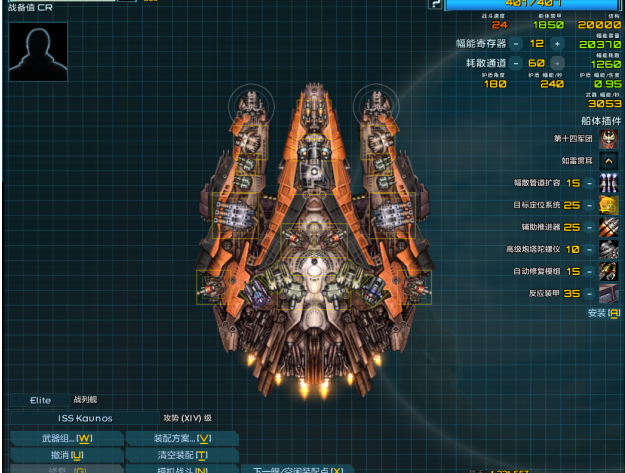The height and width of the screenshot is (473, 625).
Task: Select the 下一艘 next ship button
Action: point(297,470)
